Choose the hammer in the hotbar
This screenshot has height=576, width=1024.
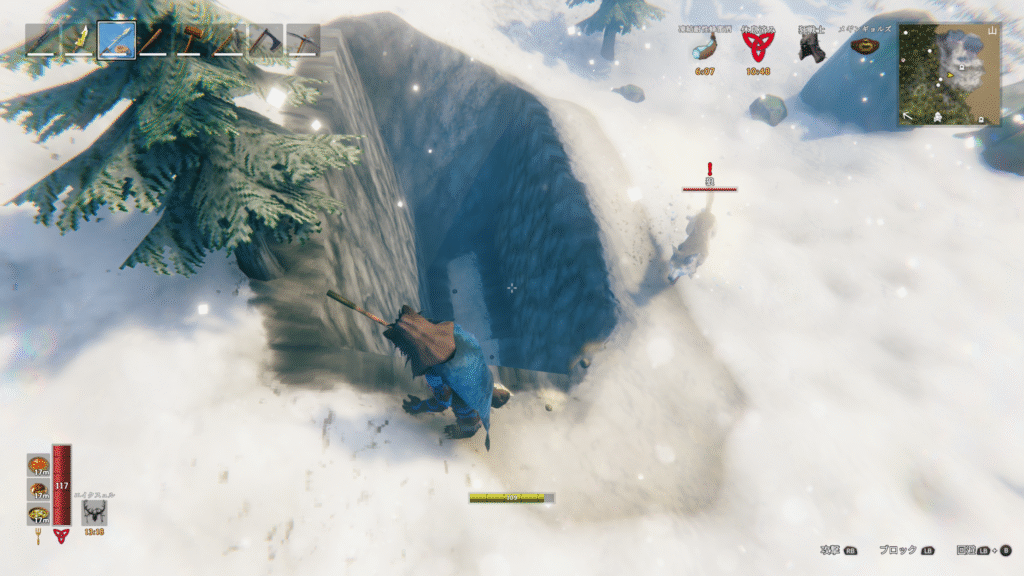[191, 41]
